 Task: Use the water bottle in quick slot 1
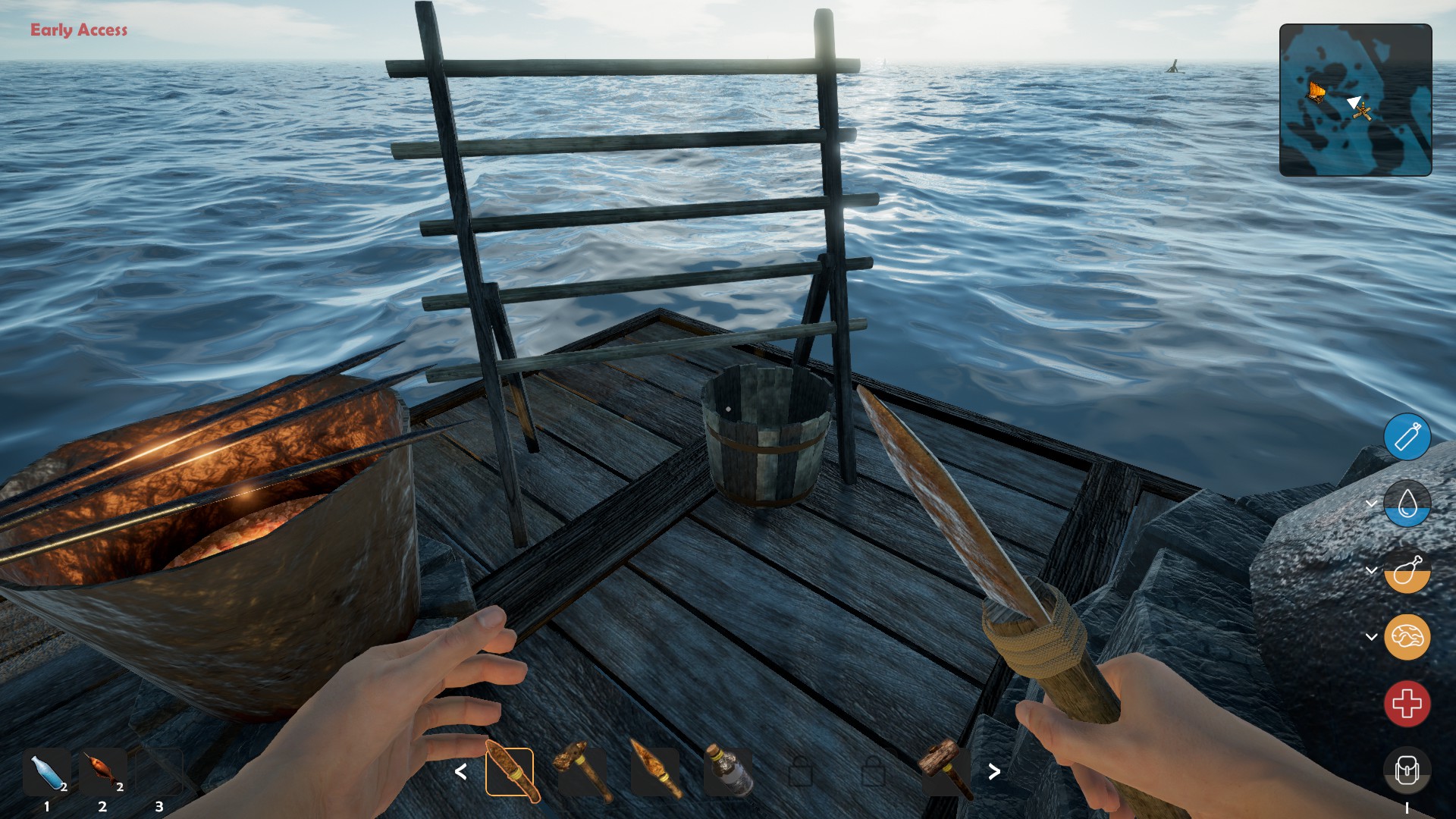point(47,772)
